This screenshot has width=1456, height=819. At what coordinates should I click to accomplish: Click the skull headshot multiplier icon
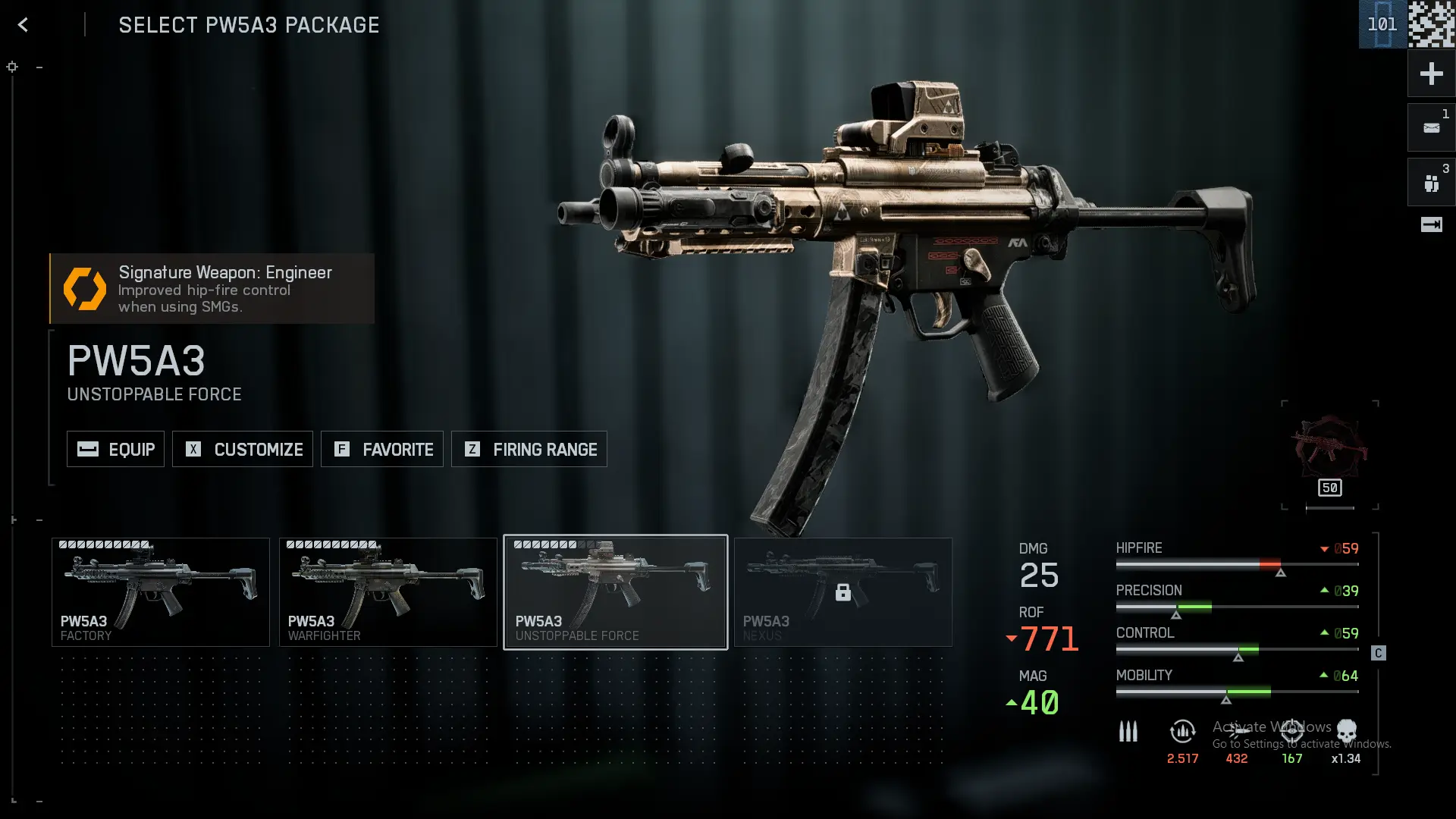[1347, 732]
